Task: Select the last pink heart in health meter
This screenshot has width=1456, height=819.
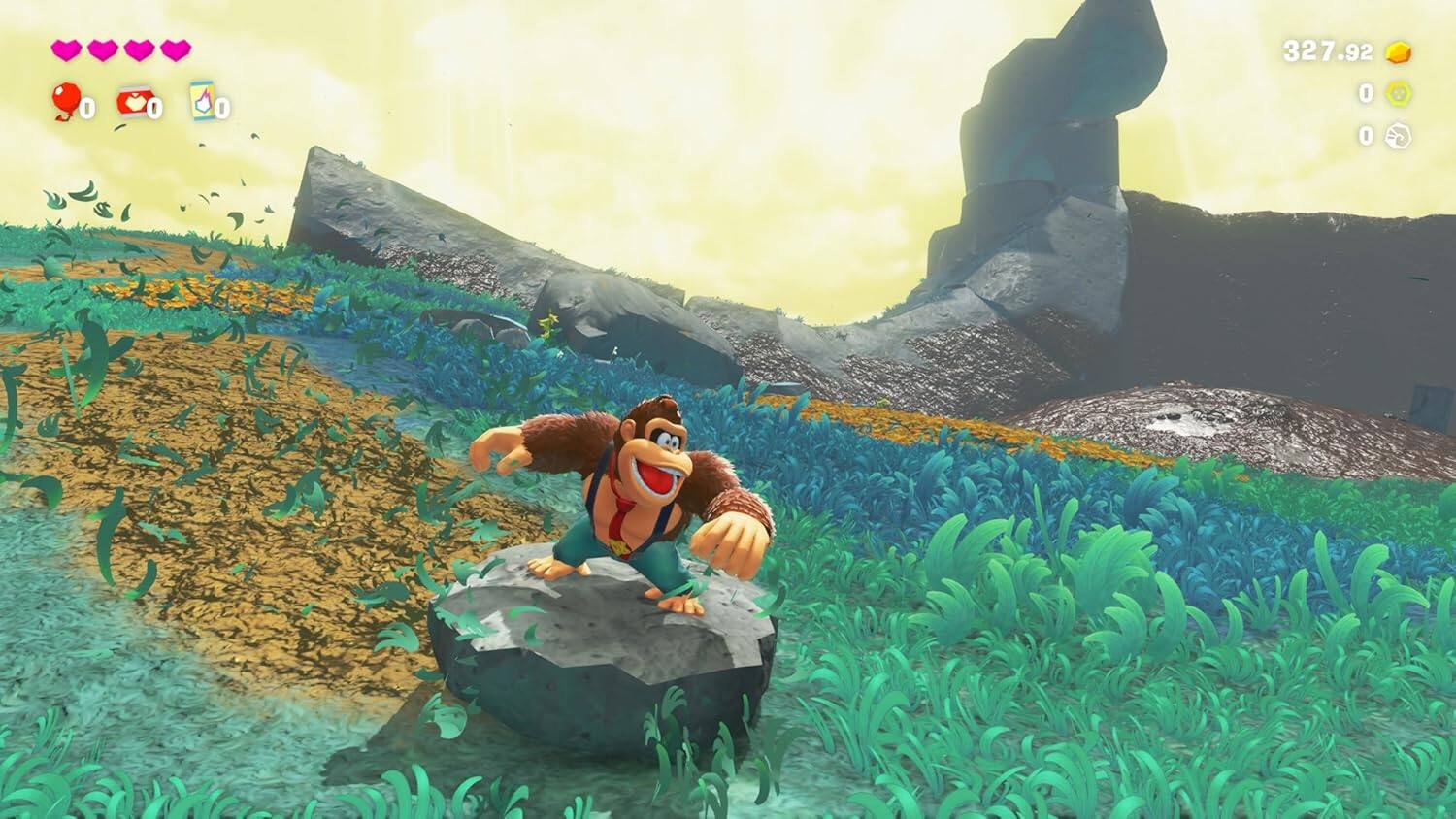Action: tap(176, 50)
